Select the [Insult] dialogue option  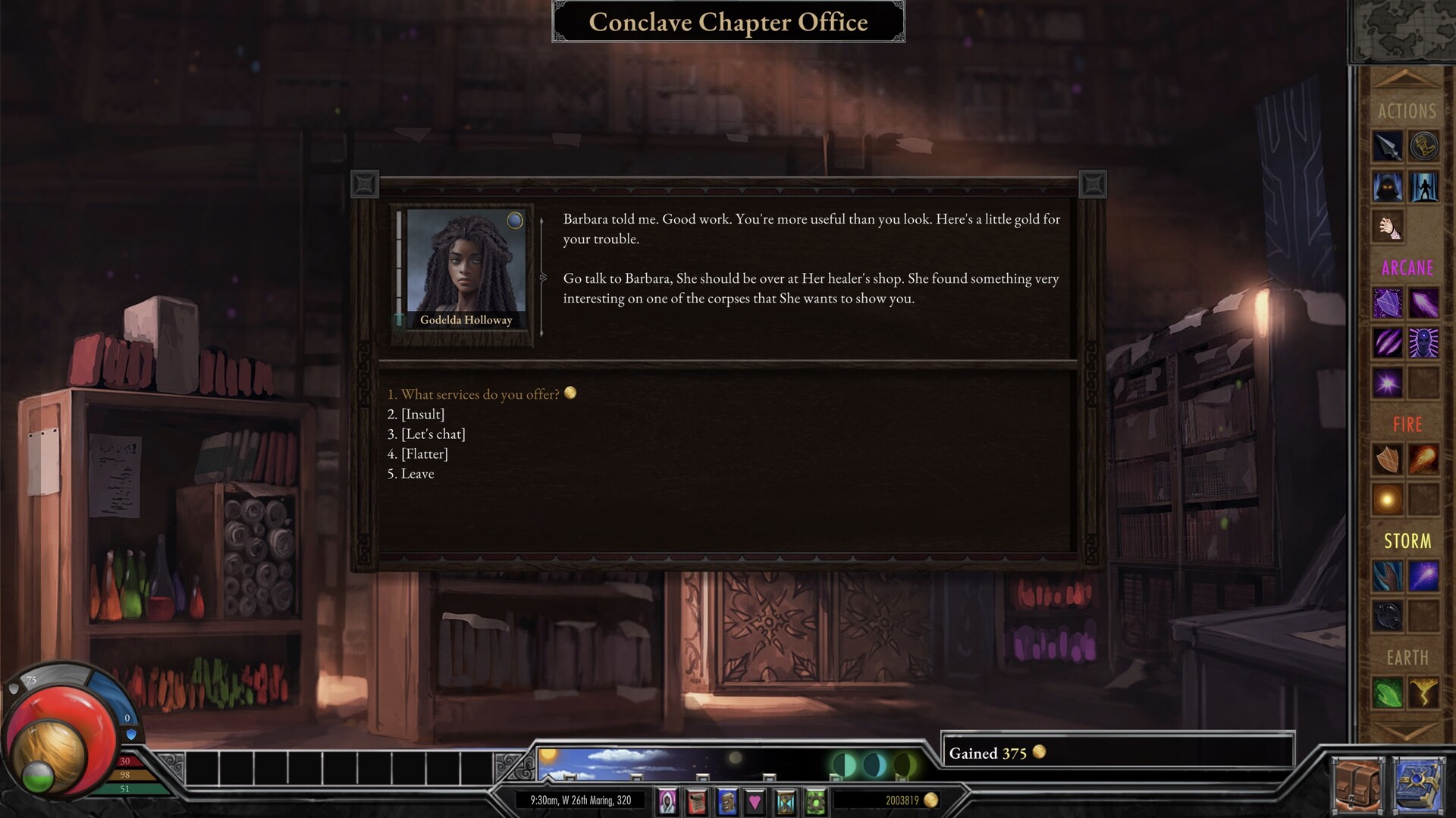point(422,414)
